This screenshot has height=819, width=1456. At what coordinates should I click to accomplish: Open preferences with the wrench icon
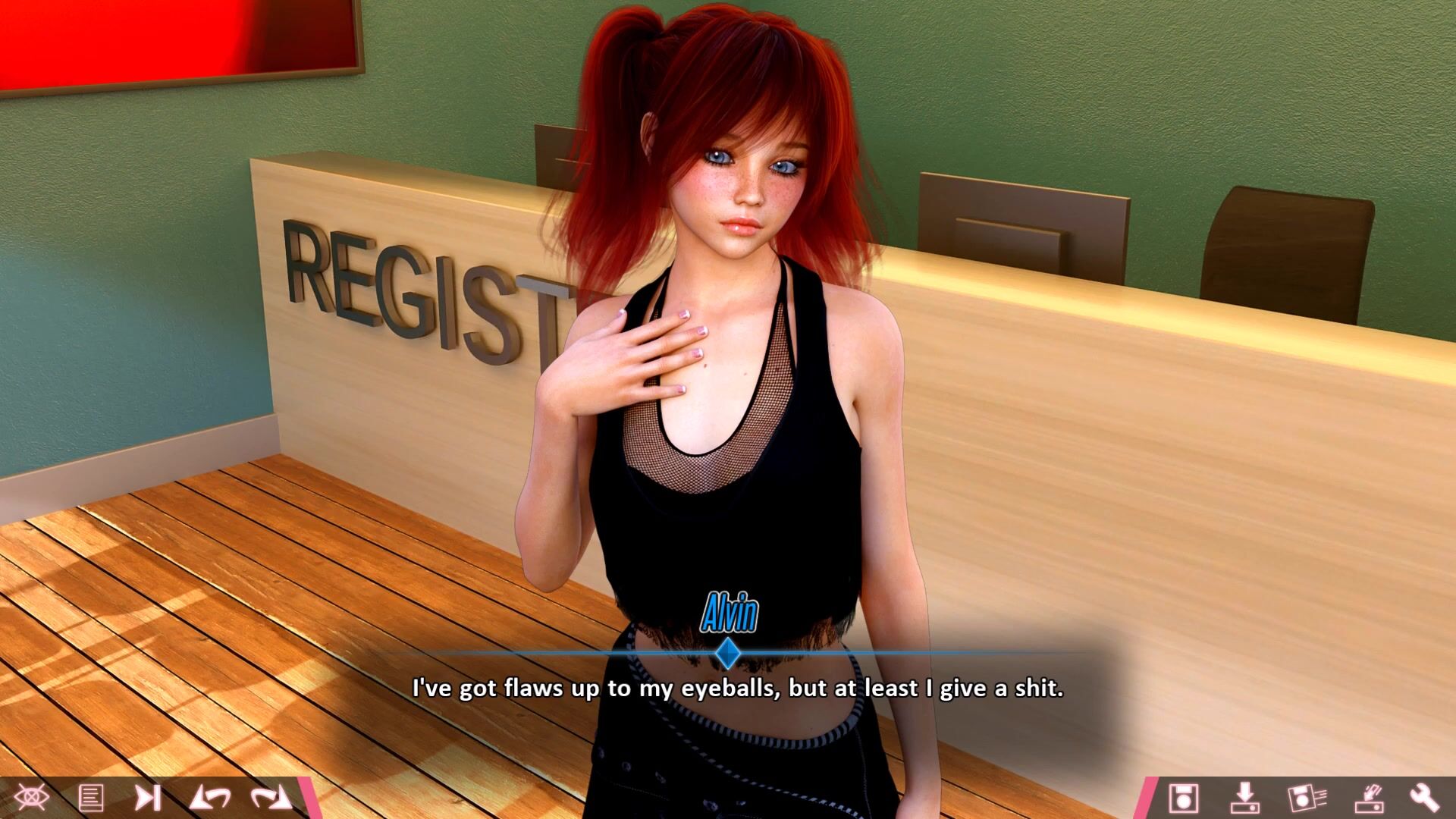click(1424, 798)
